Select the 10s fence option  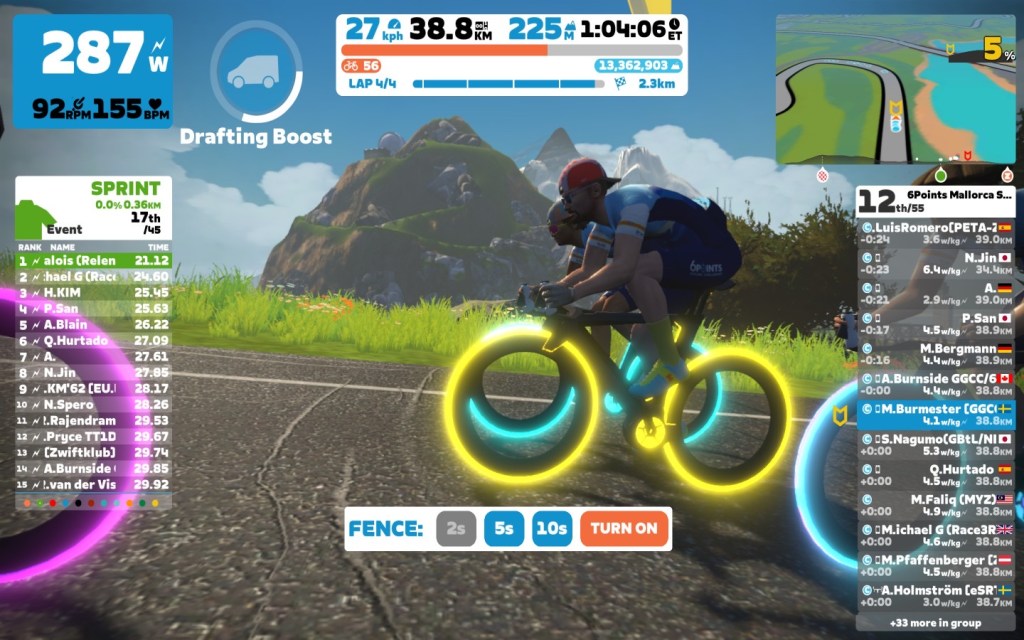[x=552, y=529]
